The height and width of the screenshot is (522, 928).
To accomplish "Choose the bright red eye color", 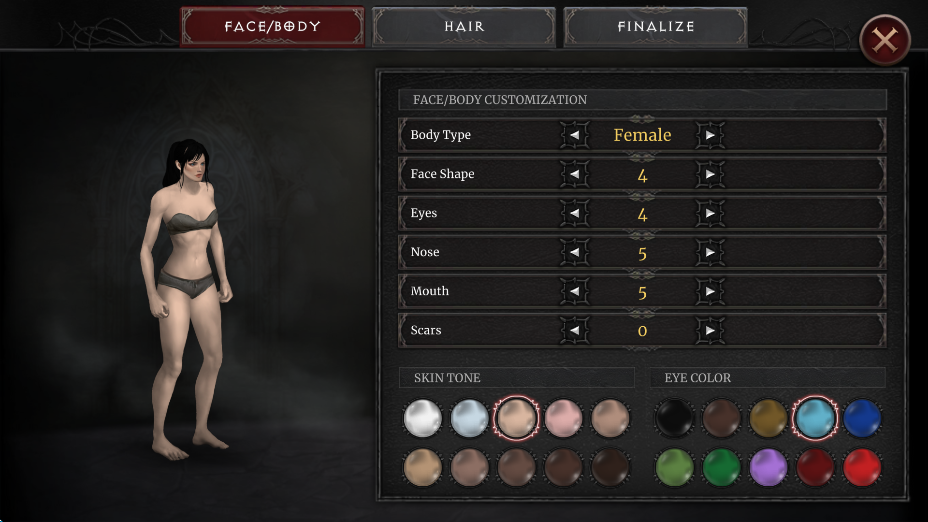I will pos(862,467).
